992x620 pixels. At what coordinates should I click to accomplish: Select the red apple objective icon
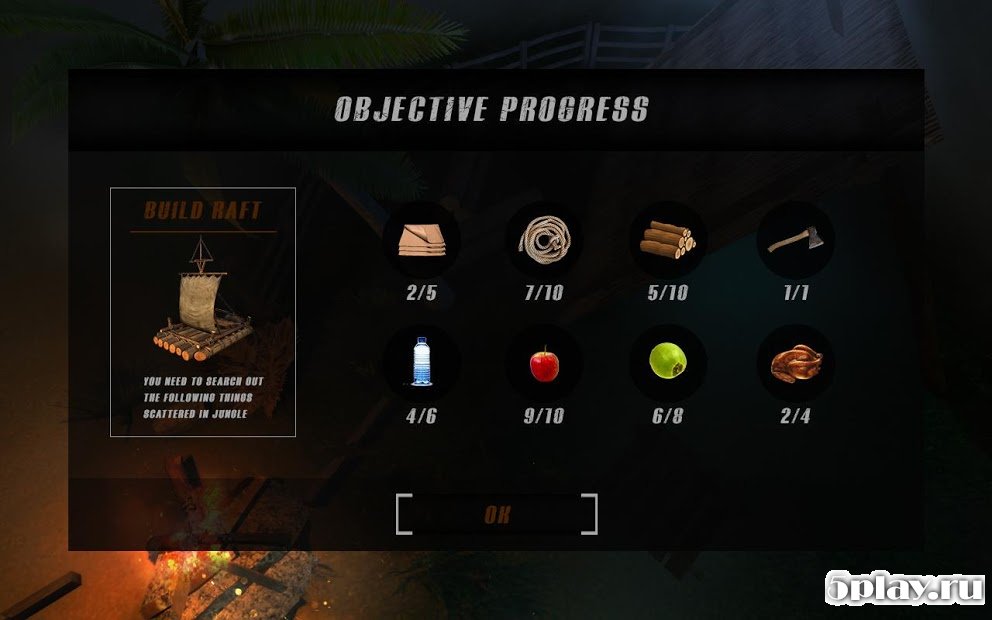544,363
